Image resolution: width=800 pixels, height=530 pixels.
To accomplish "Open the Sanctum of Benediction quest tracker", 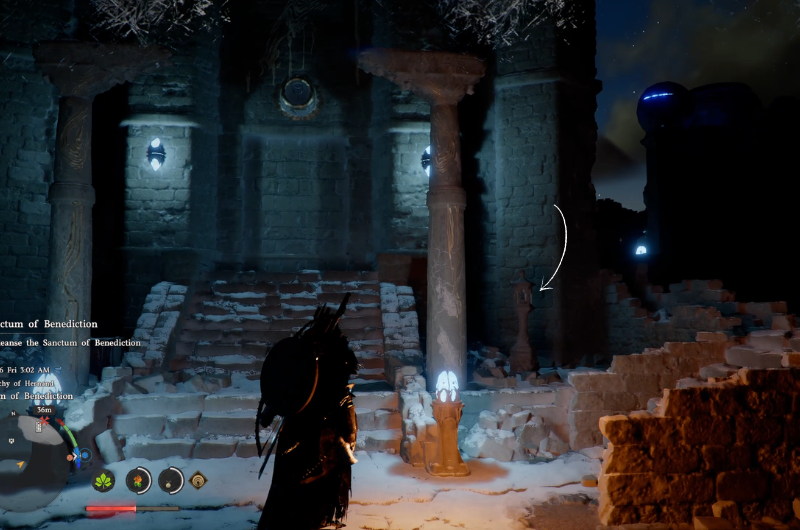I will 62,324.
